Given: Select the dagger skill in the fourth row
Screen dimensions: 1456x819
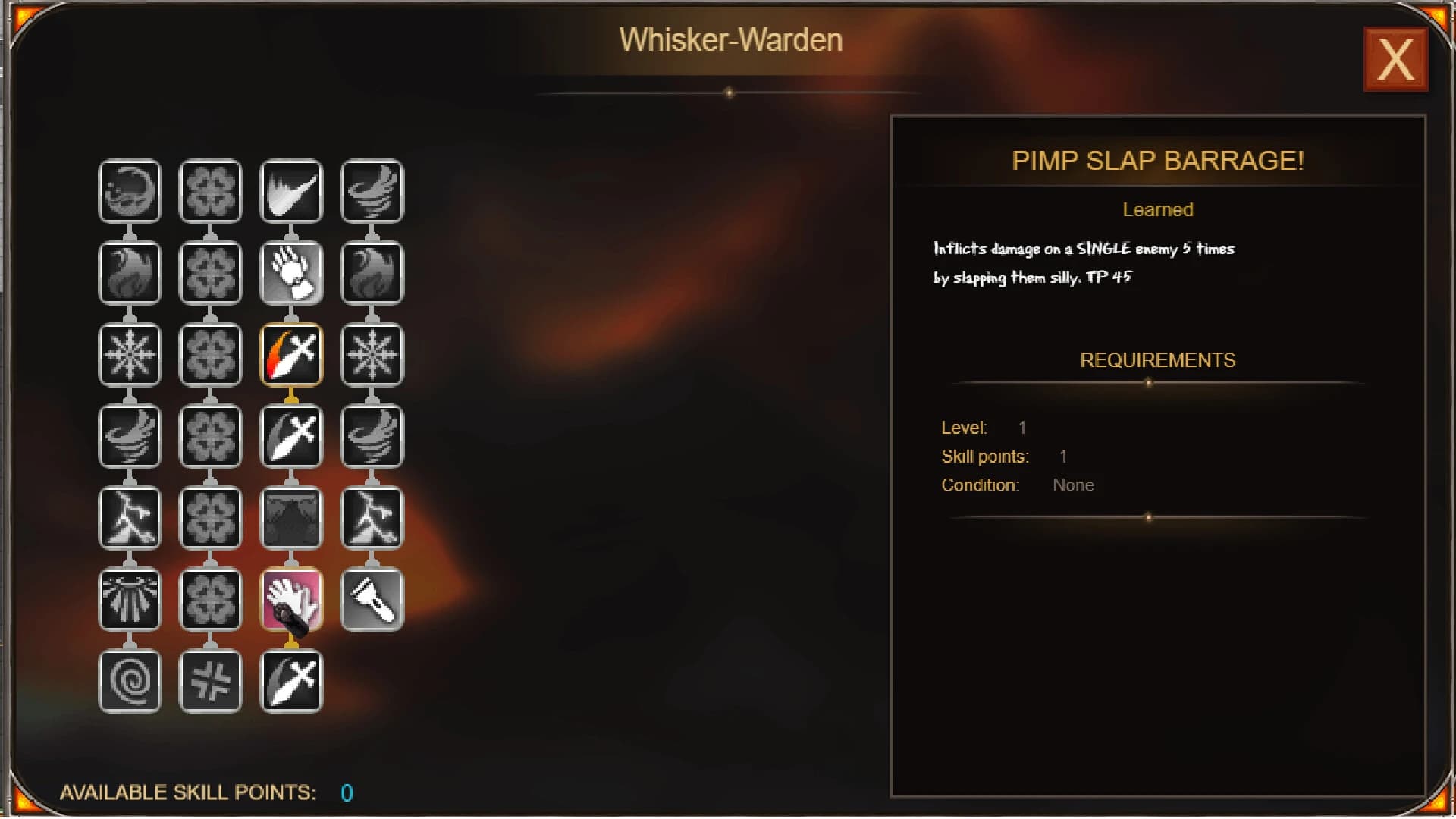Looking at the screenshot, I should click(292, 436).
